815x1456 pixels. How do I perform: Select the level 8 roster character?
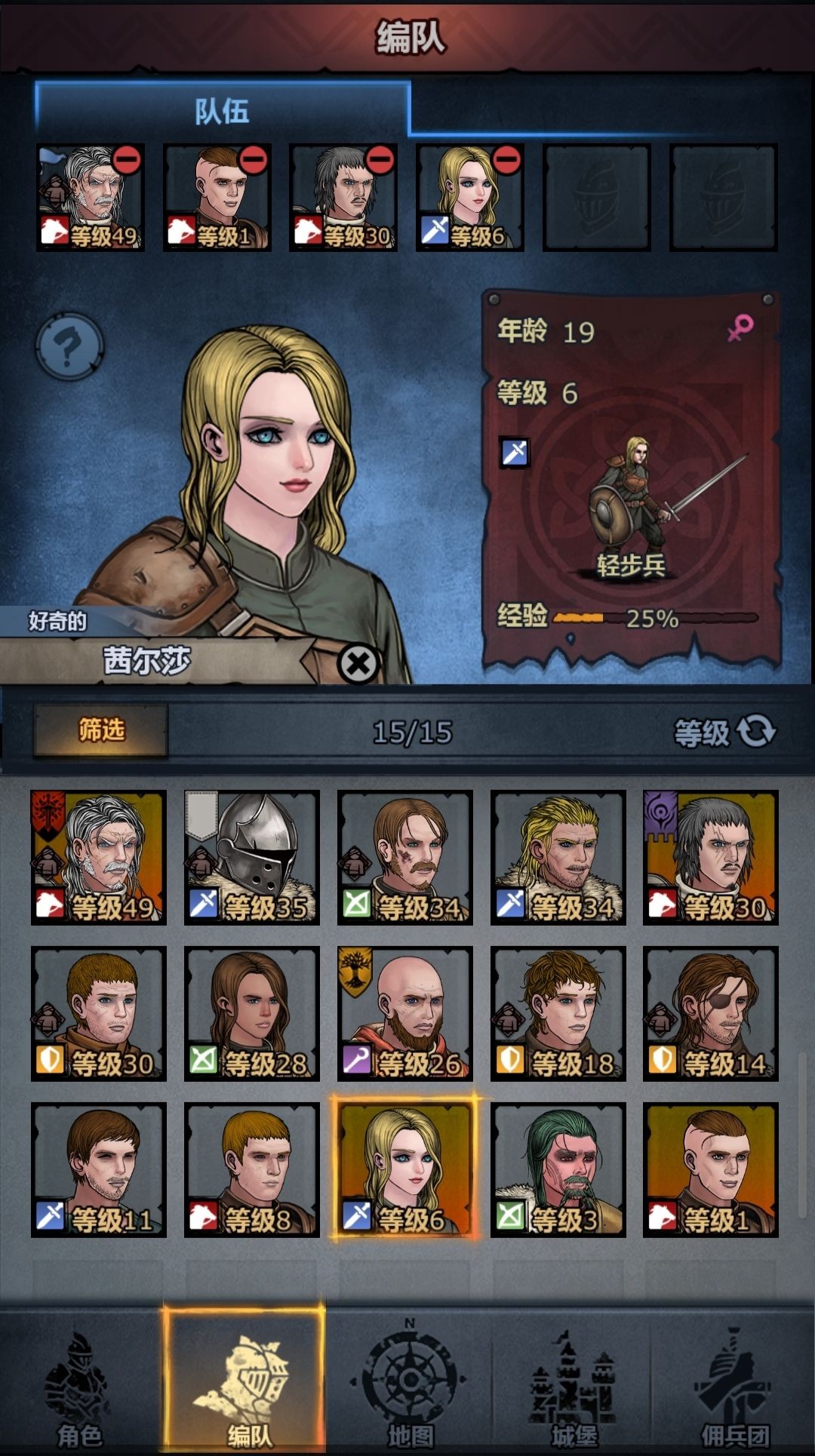pos(252,1169)
